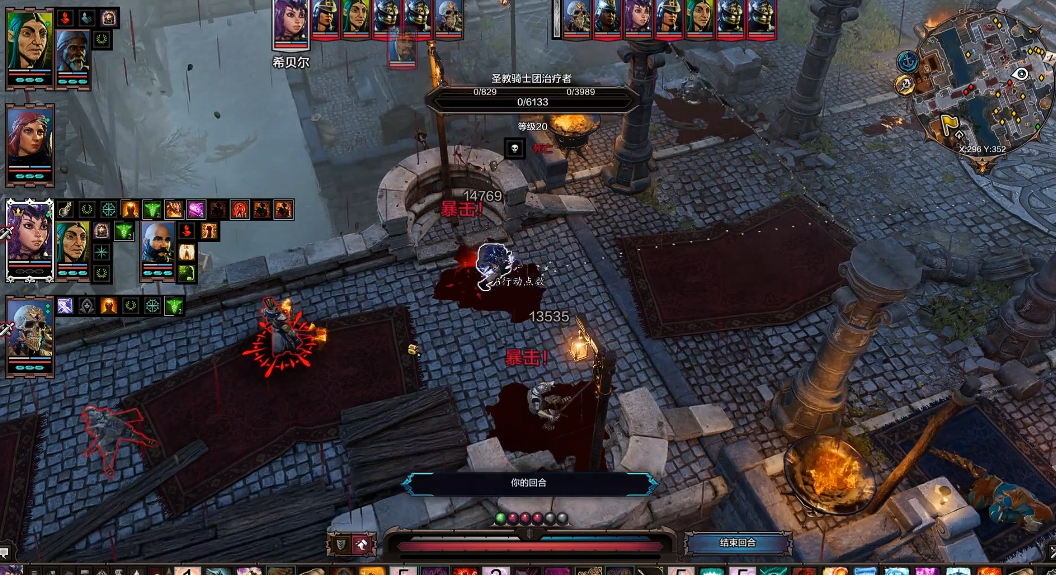The image size is (1056, 575).
Task: Click the magnifier button beside the minimap
Action: [x=905, y=85]
